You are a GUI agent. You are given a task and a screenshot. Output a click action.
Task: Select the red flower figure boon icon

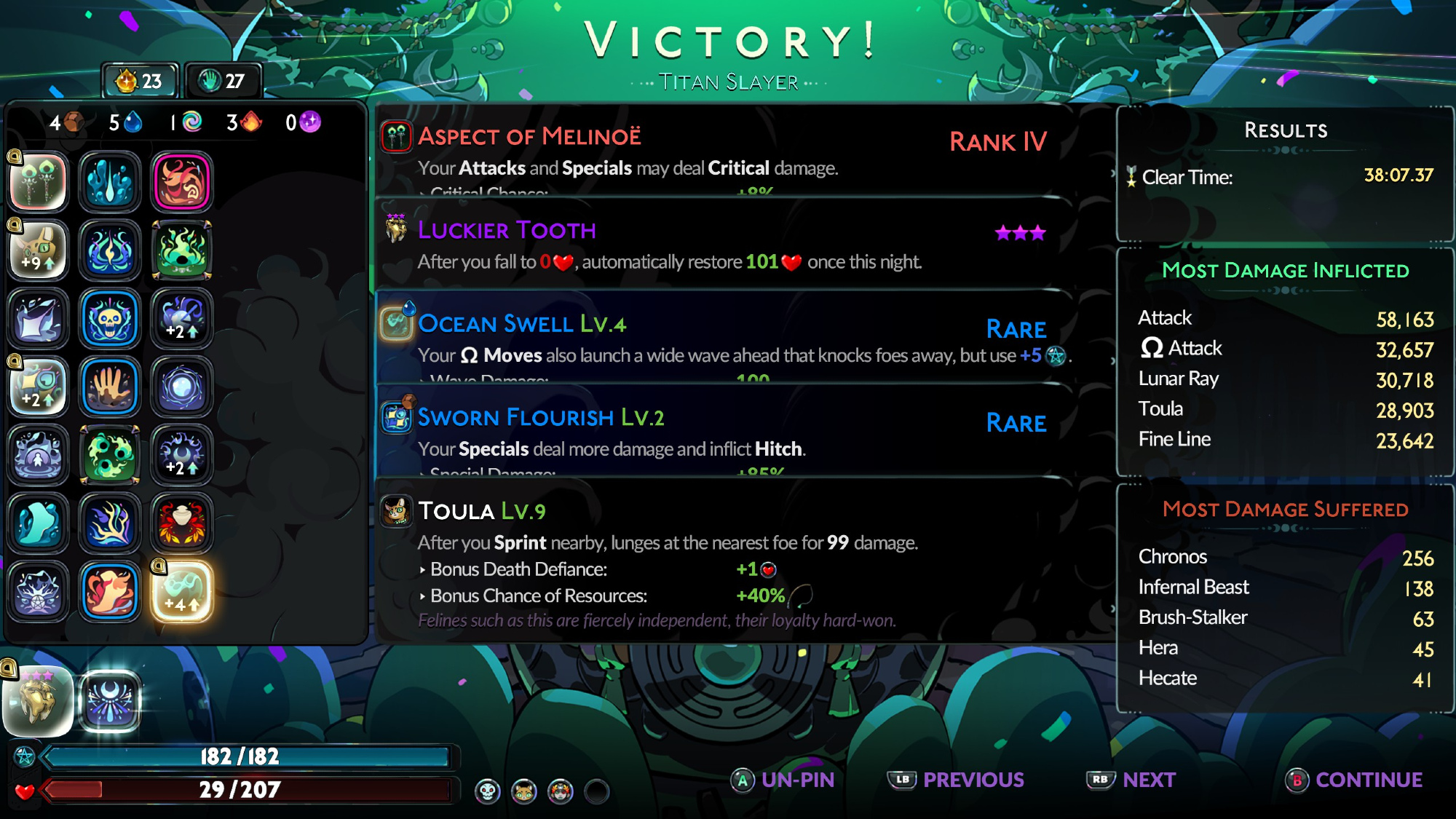click(181, 523)
